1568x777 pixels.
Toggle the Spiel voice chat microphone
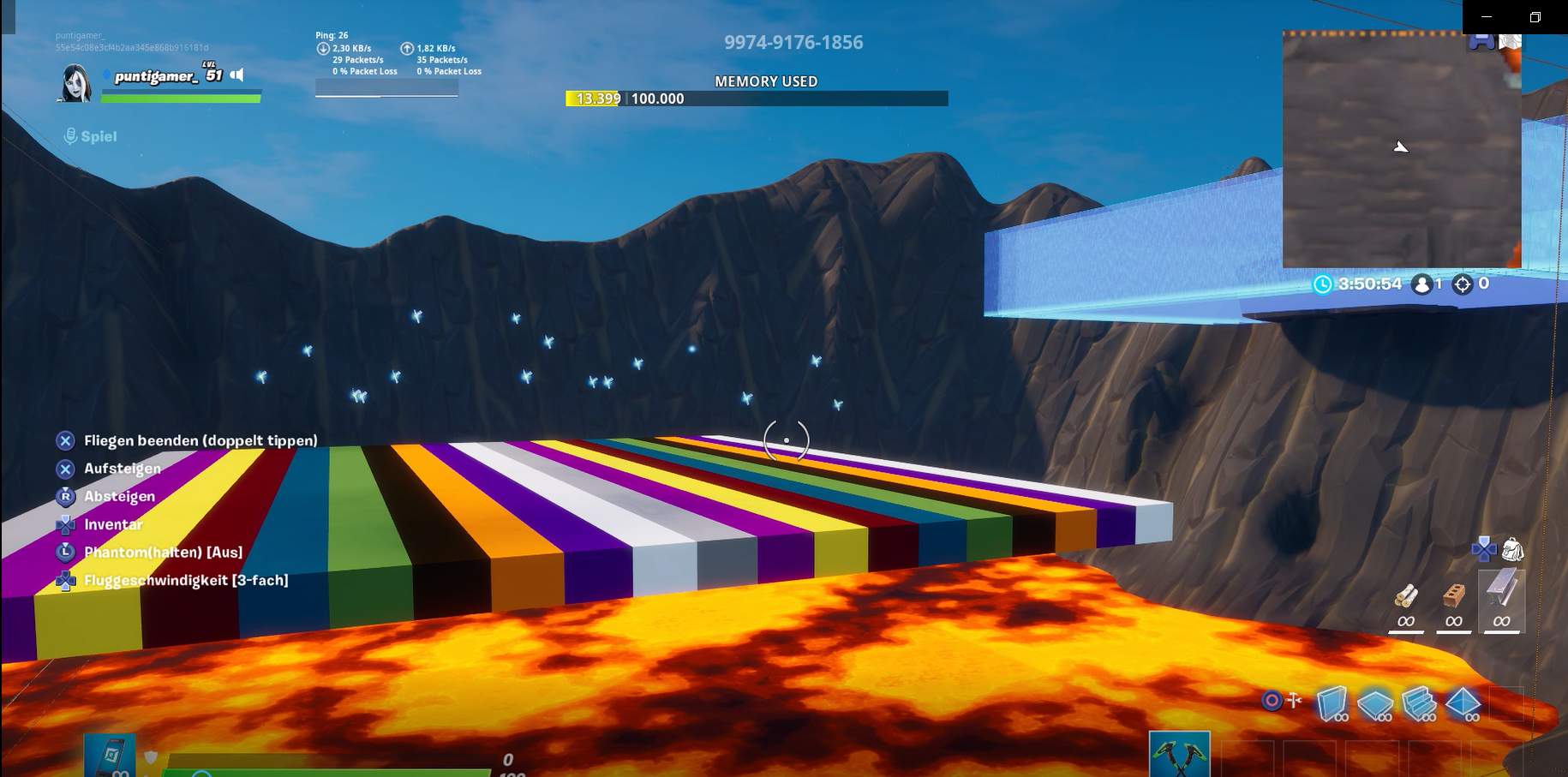[x=71, y=136]
